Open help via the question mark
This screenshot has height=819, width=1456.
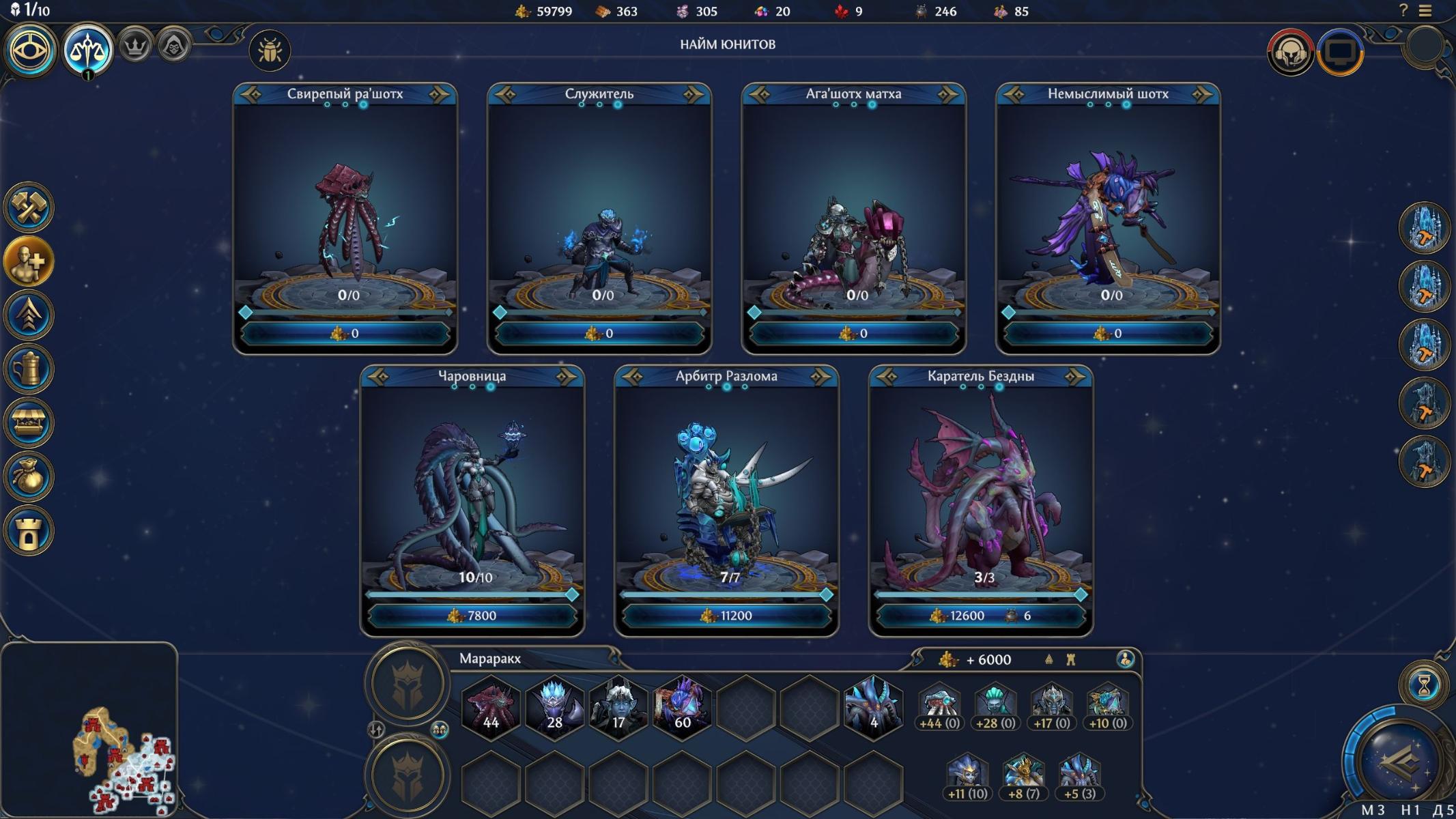(x=1403, y=11)
